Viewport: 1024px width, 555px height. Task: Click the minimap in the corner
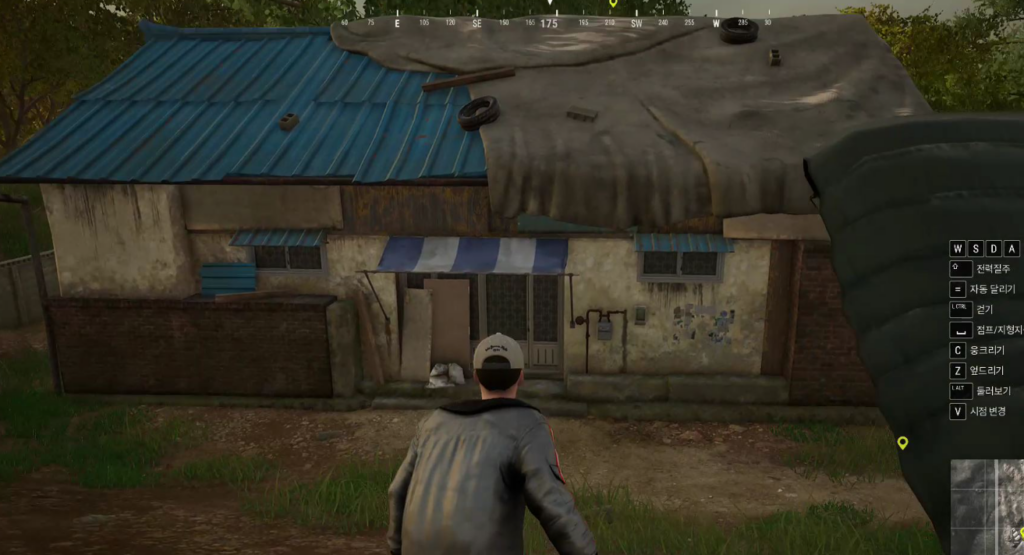[987, 506]
